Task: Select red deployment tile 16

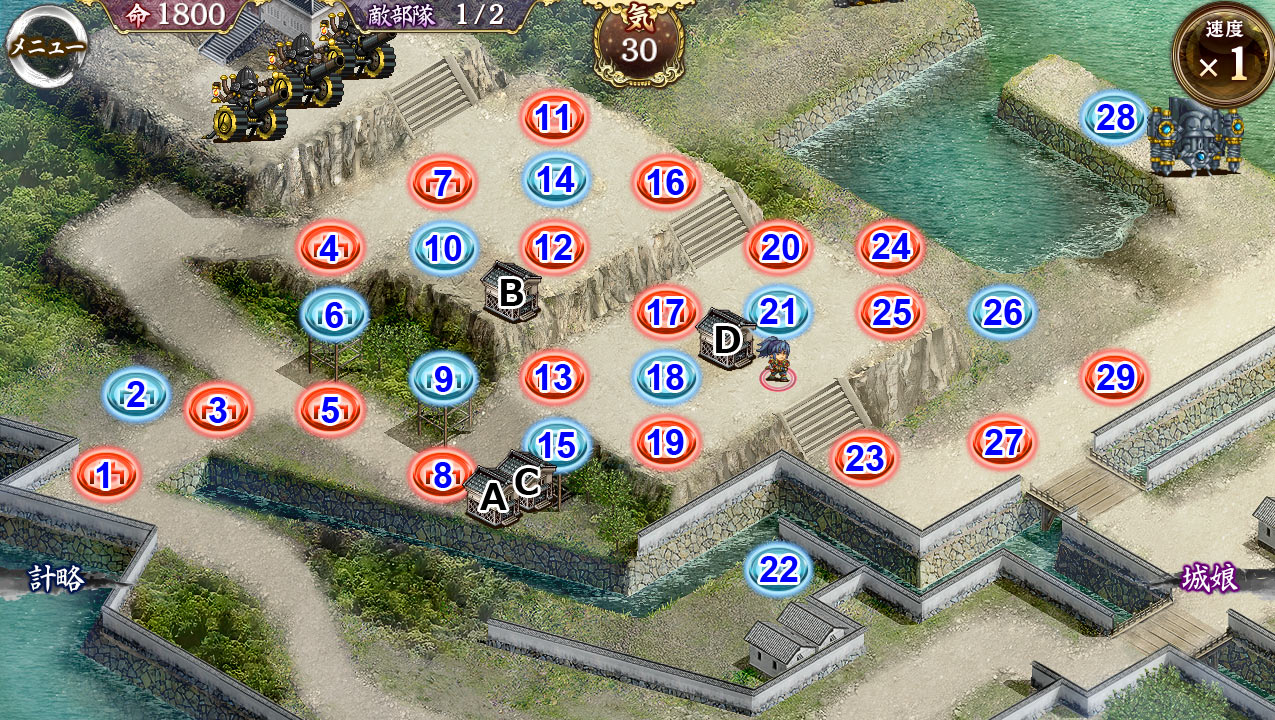Action: point(666,183)
